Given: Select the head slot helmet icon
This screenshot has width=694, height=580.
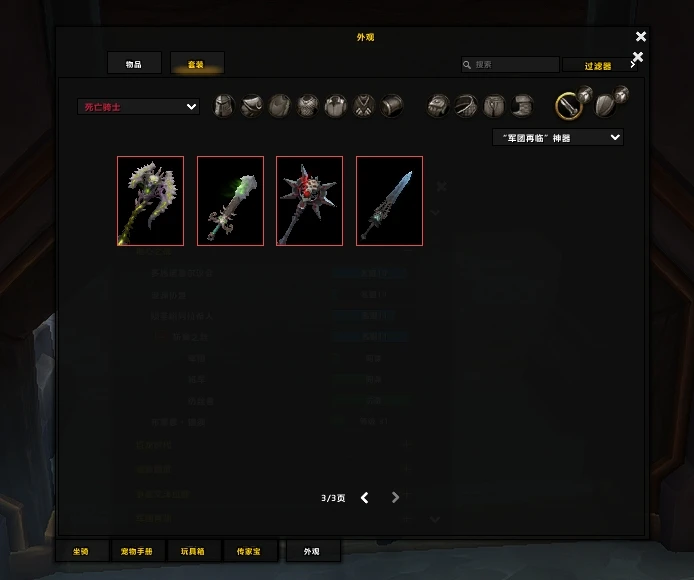Looking at the screenshot, I should [224, 105].
